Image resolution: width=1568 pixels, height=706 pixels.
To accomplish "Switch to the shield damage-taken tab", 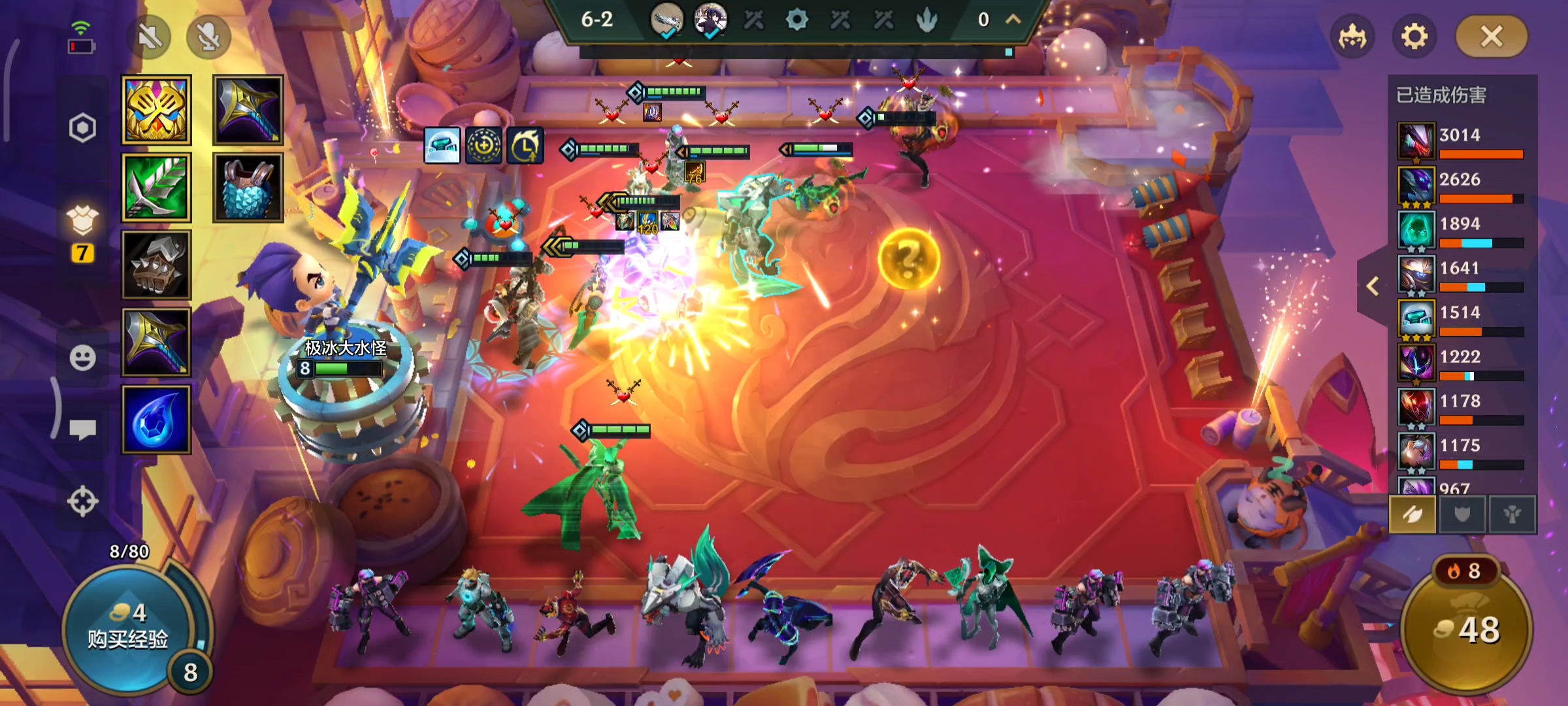I will [x=1462, y=515].
